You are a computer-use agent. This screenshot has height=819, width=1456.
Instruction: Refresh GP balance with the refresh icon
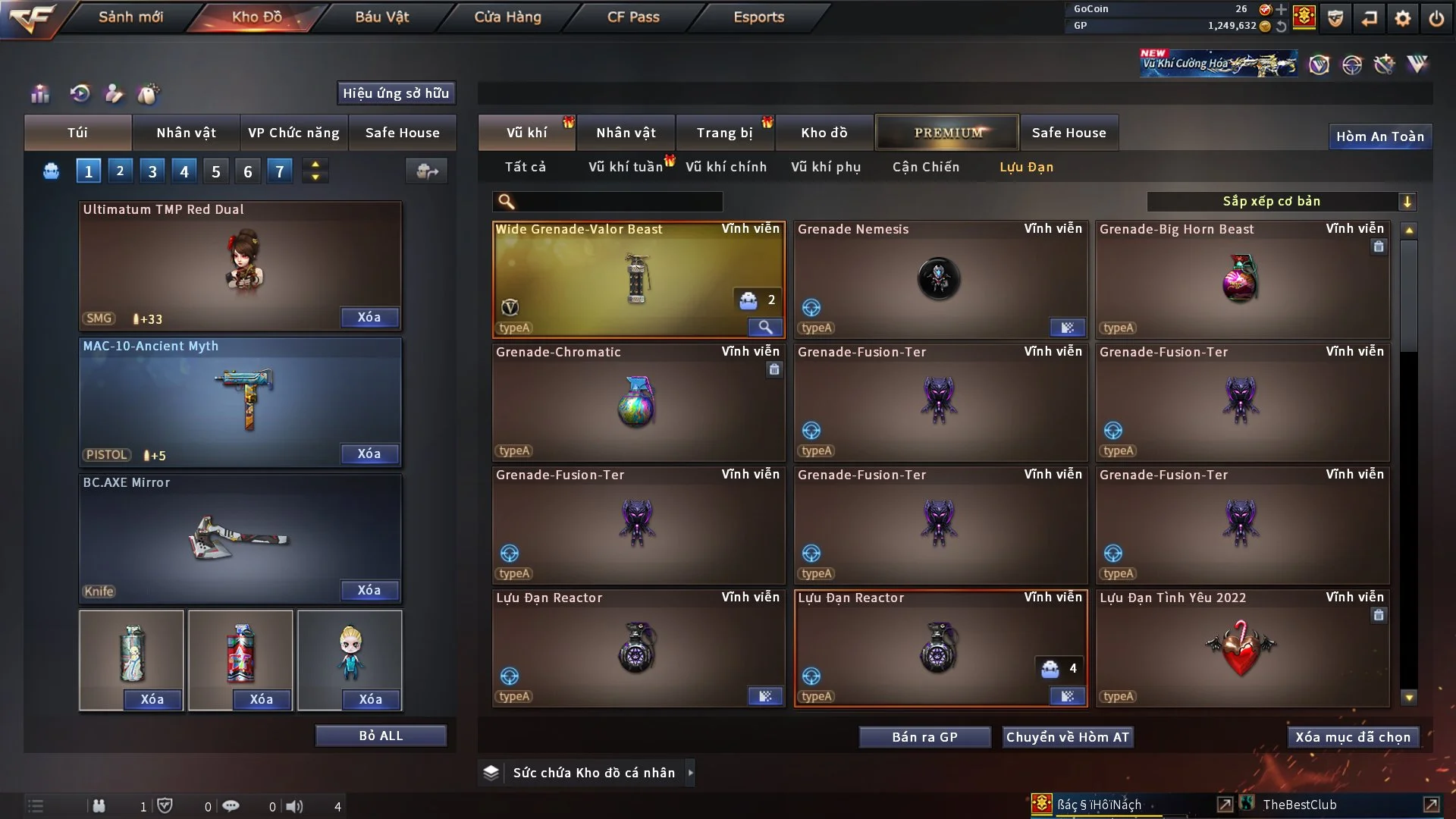click(1281, 25)
